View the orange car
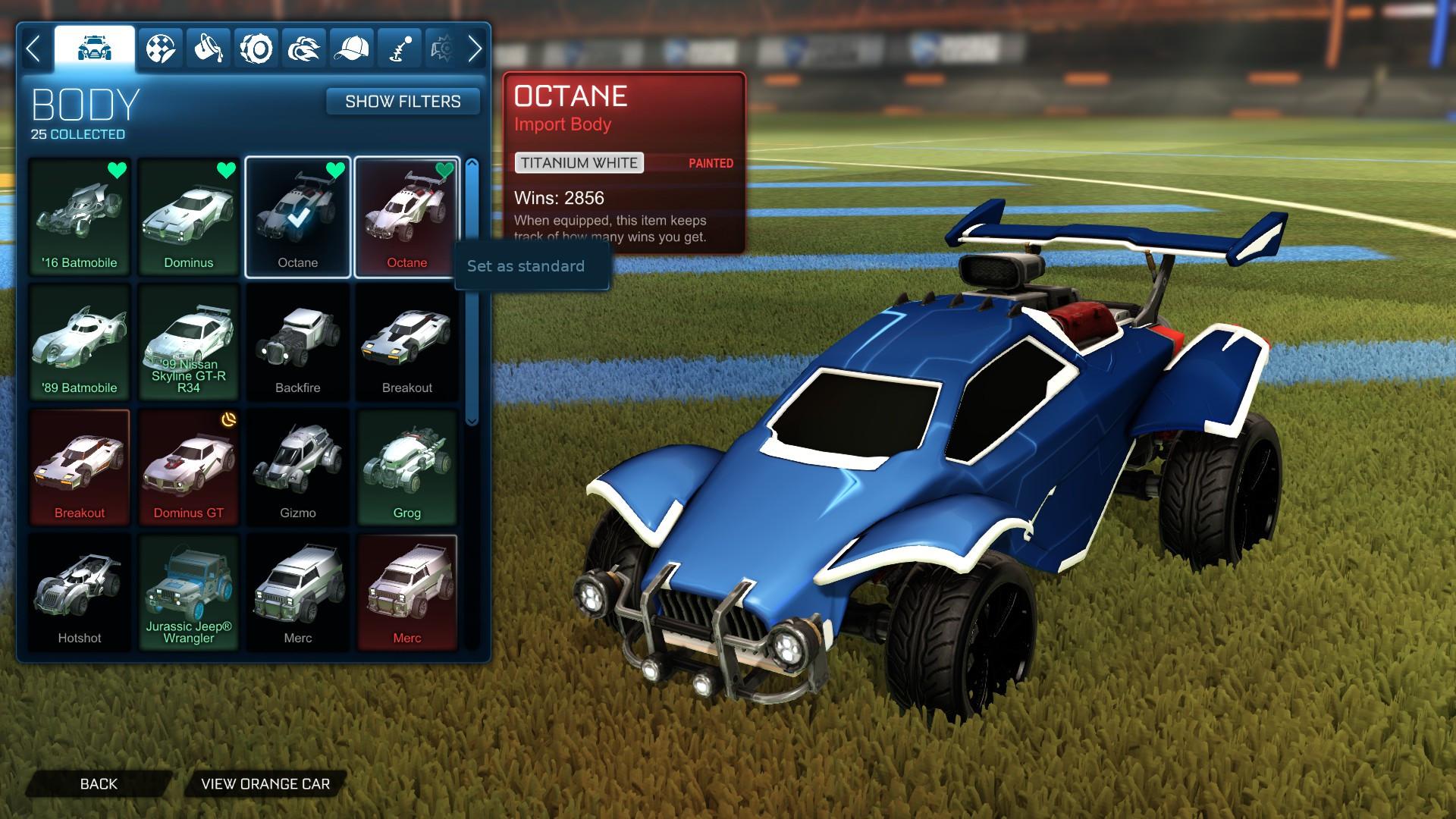 point(265,784)
